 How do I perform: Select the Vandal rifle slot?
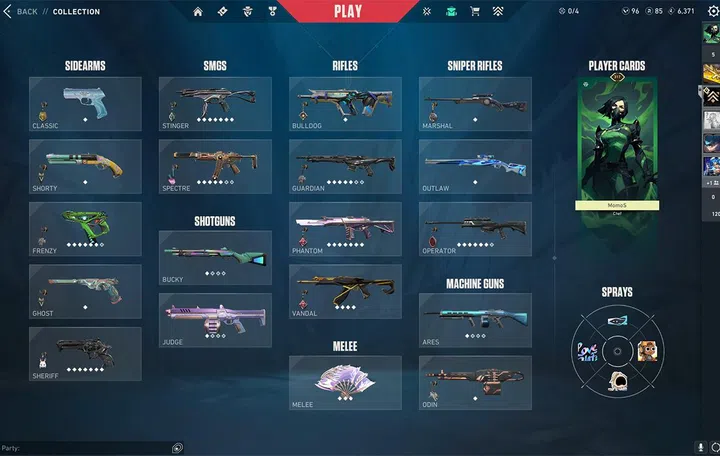click(345, 291)
